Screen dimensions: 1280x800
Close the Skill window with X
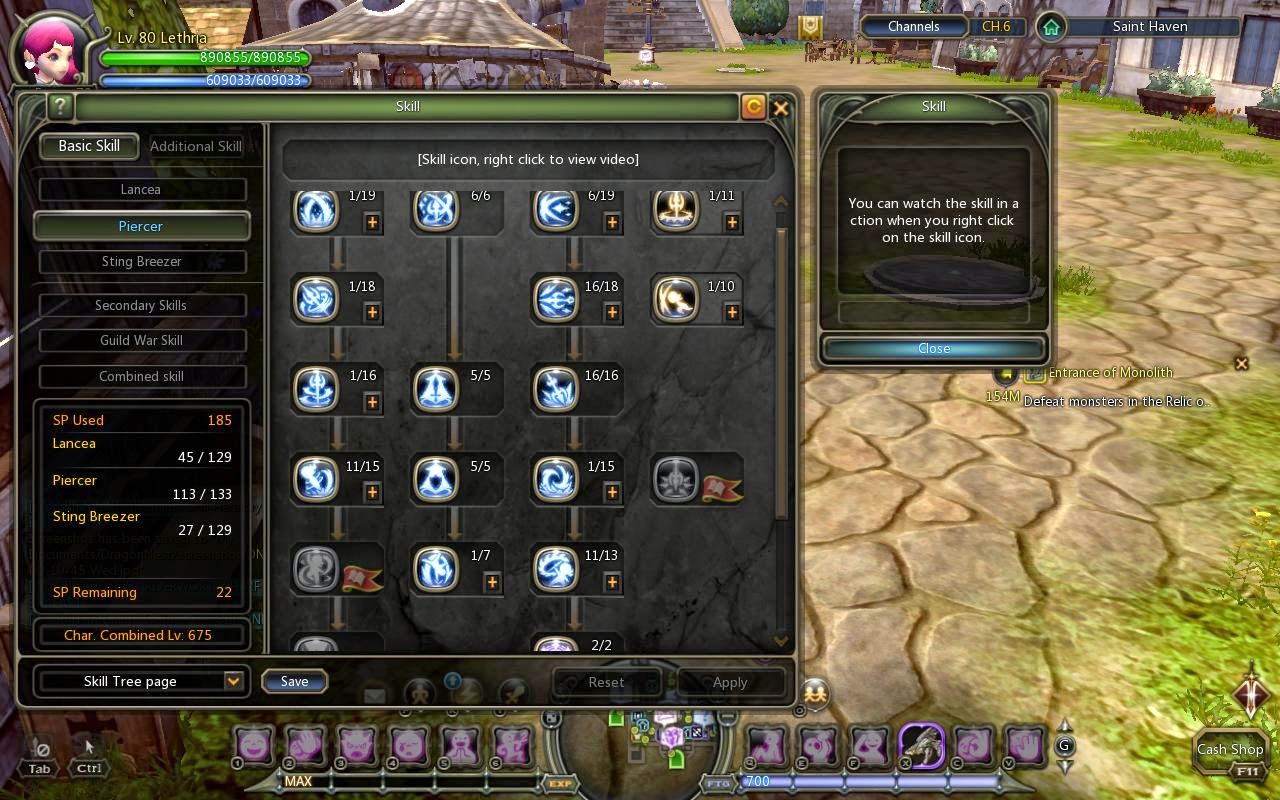(781, 108)
